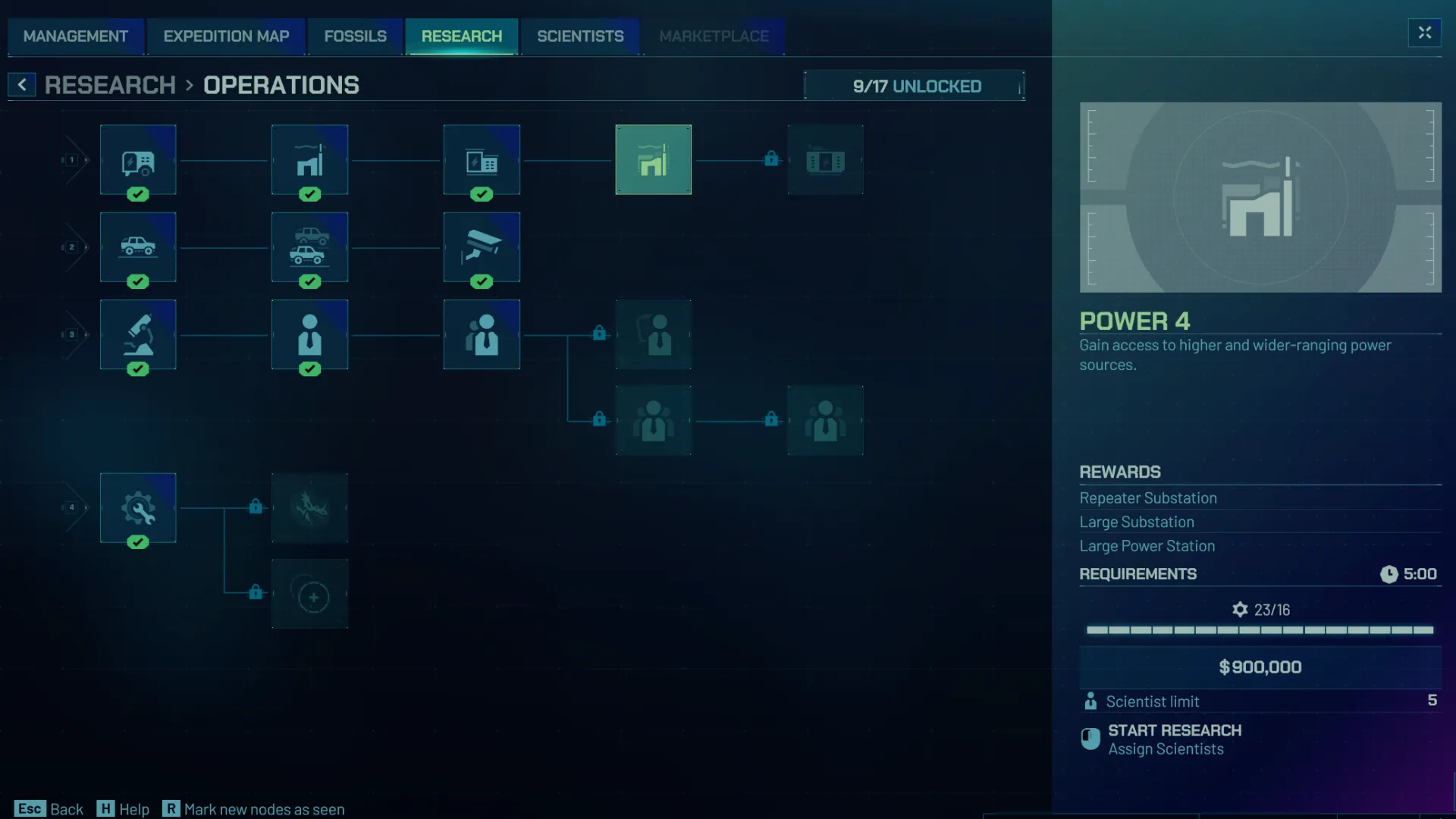Image resolution: width=1456 pixels, height=819 pixels.
Task: Open the microscope science research node
Action: [138, 334]
